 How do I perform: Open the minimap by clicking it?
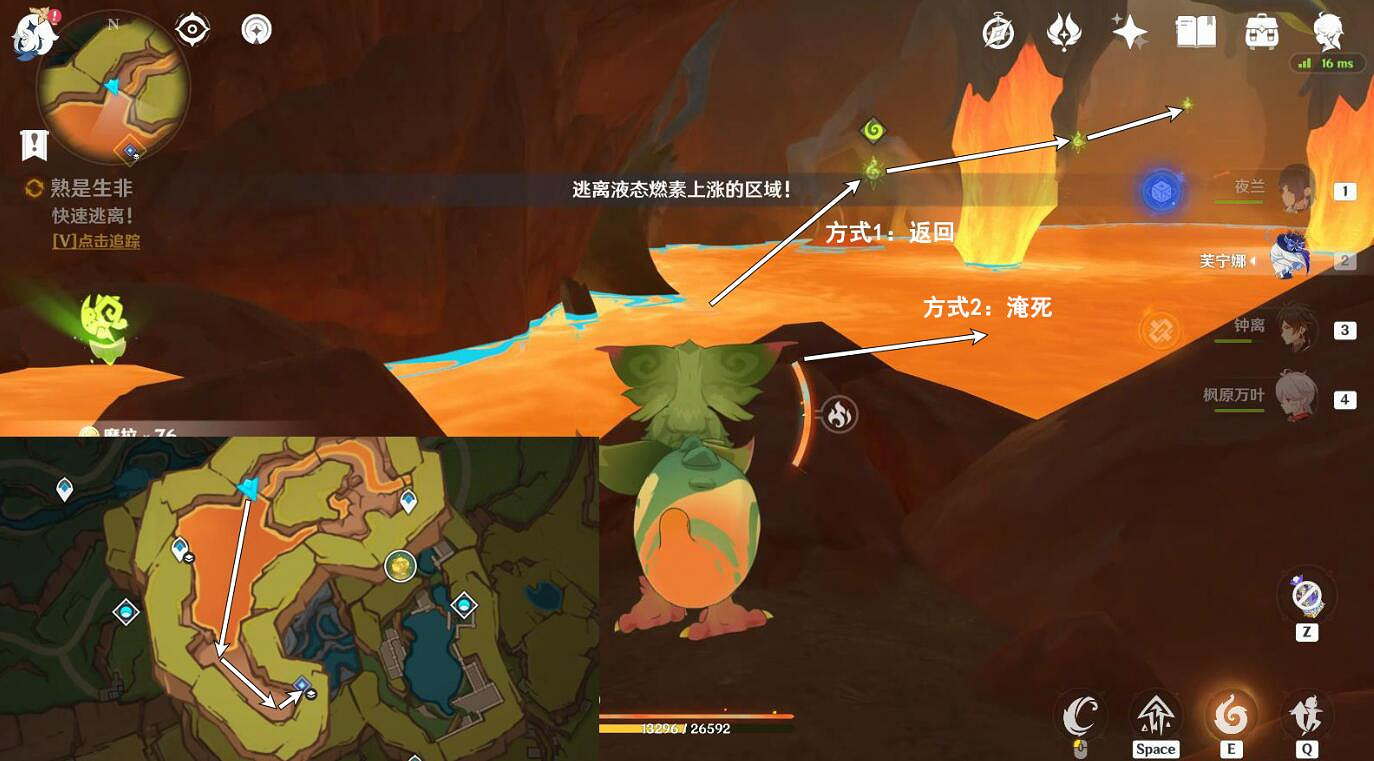[x=113, y=88]
